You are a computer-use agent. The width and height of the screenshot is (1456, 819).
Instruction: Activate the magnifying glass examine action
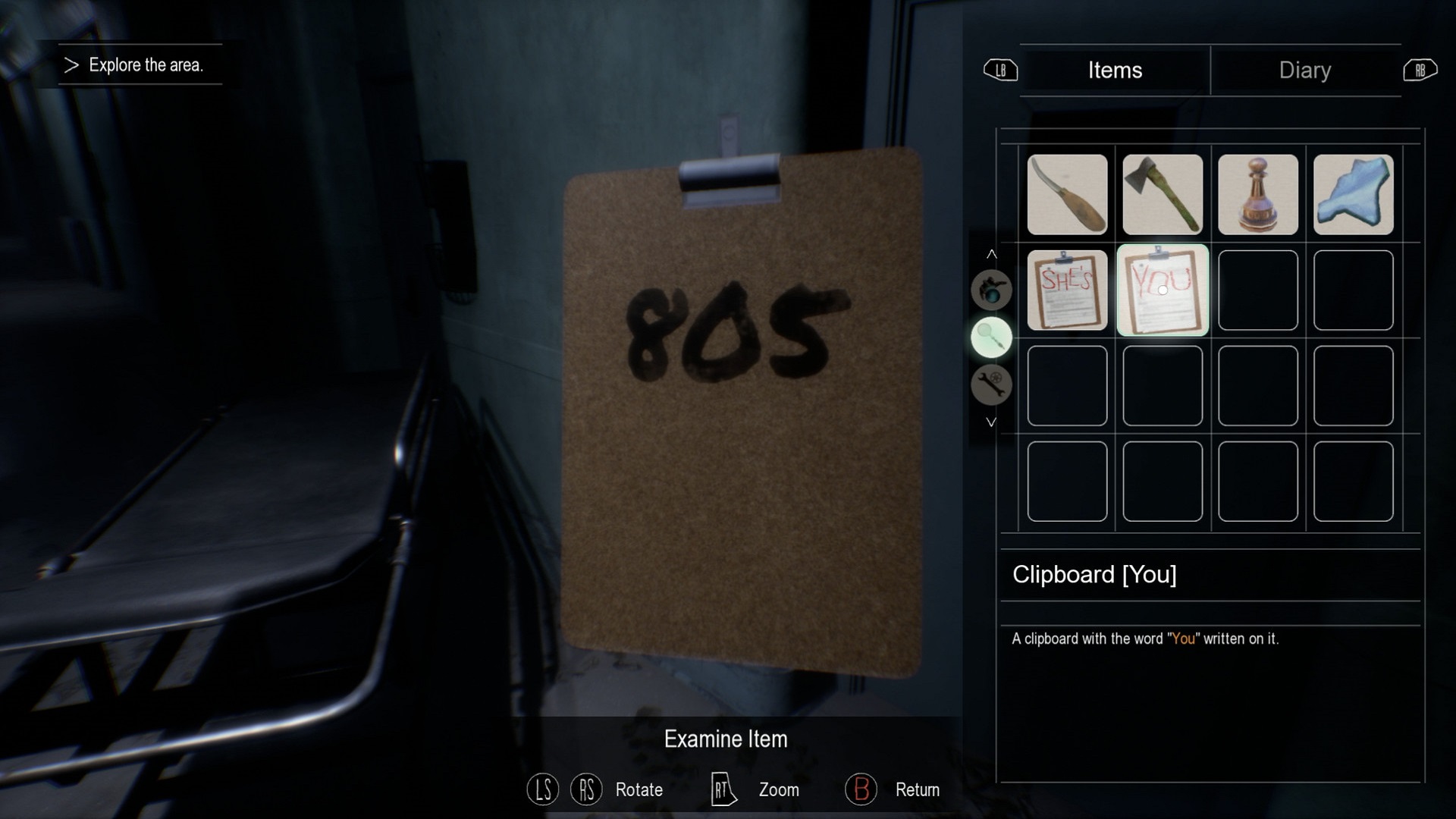pyautogui.click(x=991, y=337)
